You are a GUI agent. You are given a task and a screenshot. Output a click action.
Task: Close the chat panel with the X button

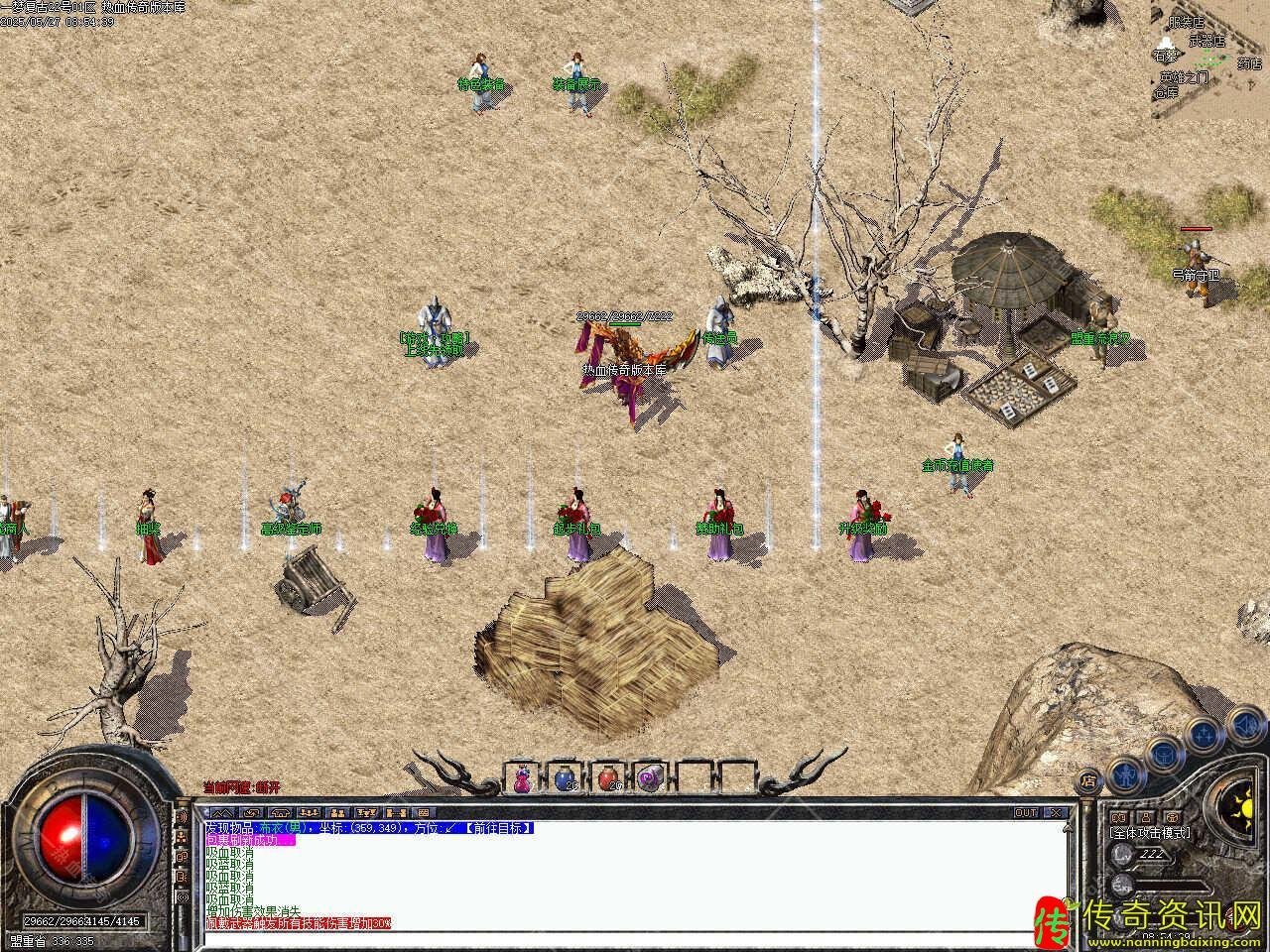[x=1056, y=812]
